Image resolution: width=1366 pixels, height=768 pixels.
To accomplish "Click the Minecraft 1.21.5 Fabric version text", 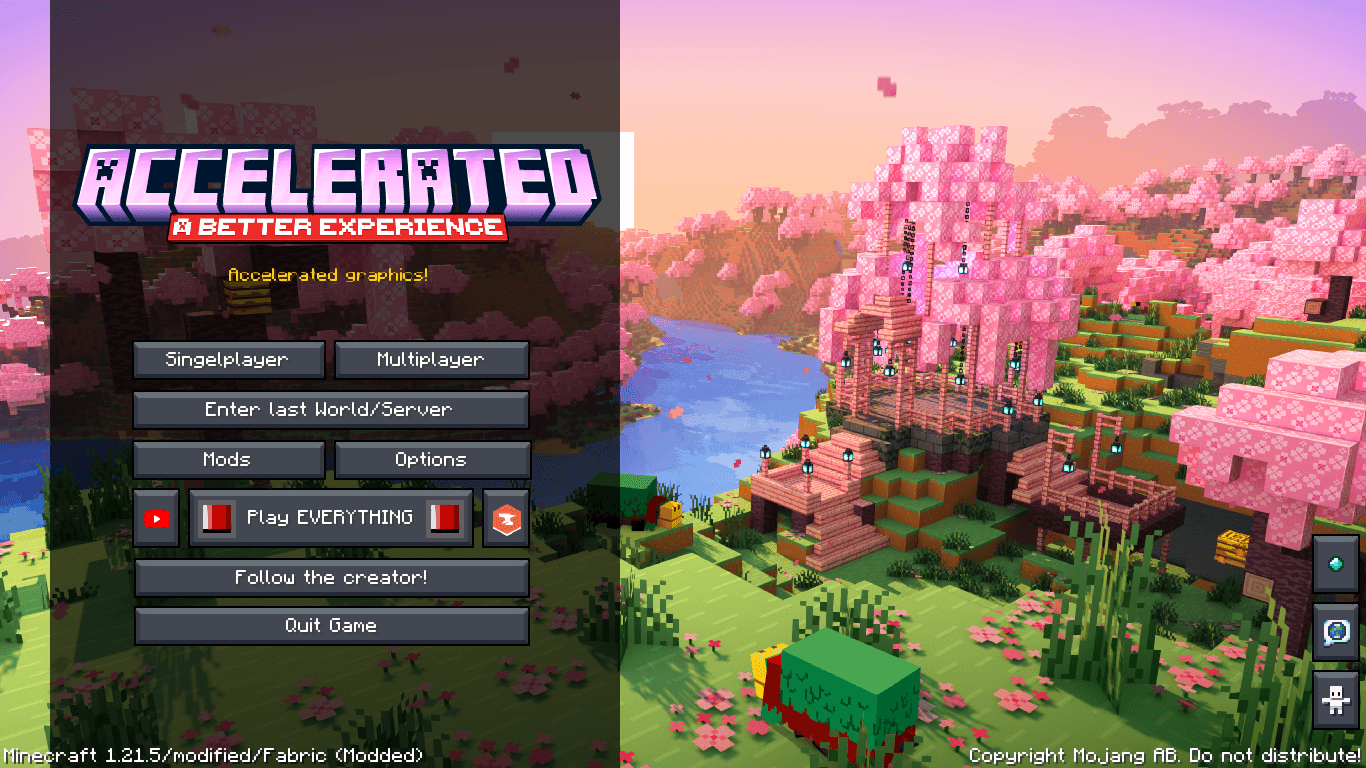I will [211, 755].
